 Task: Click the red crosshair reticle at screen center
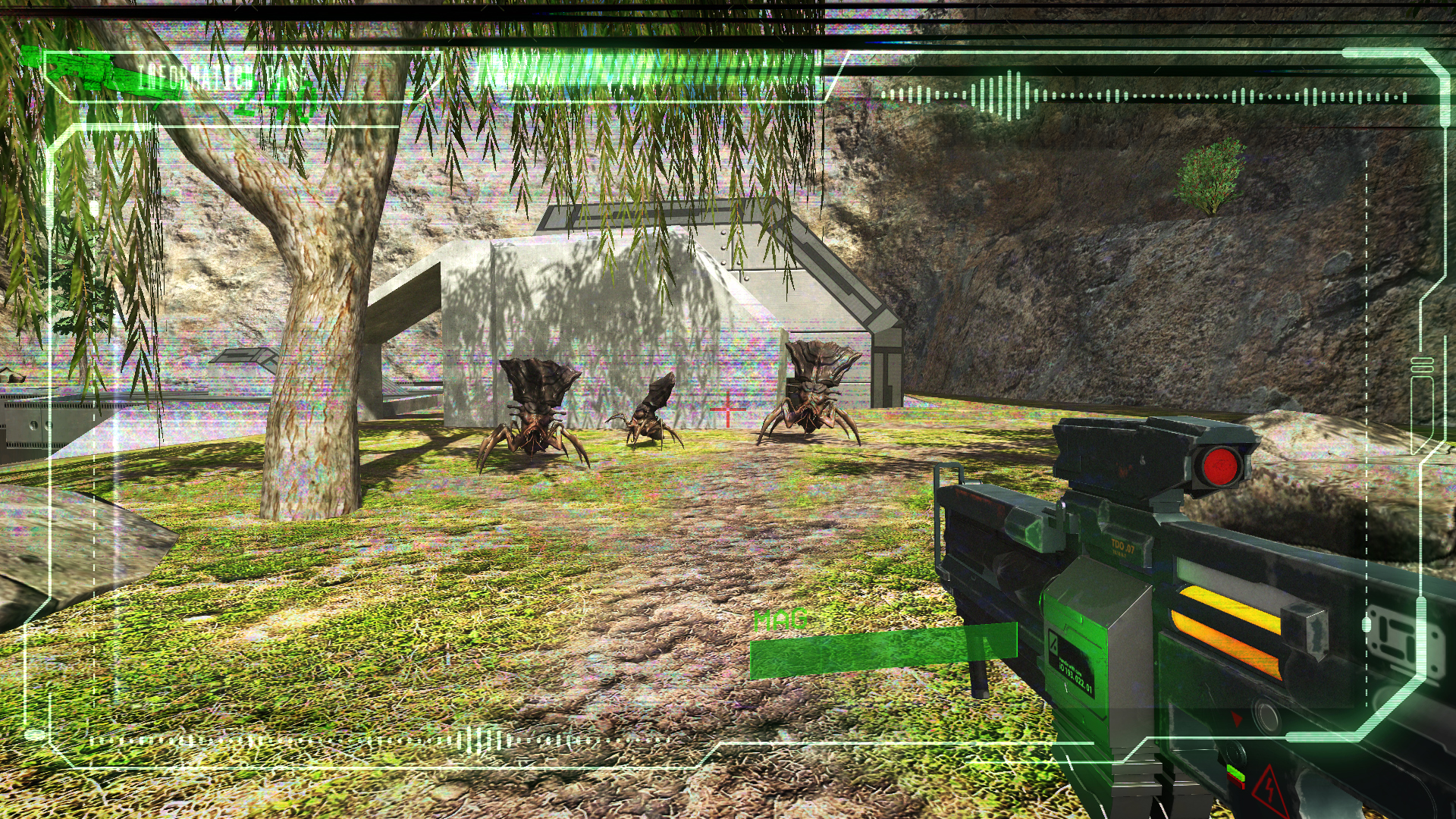tap(726, 409)
